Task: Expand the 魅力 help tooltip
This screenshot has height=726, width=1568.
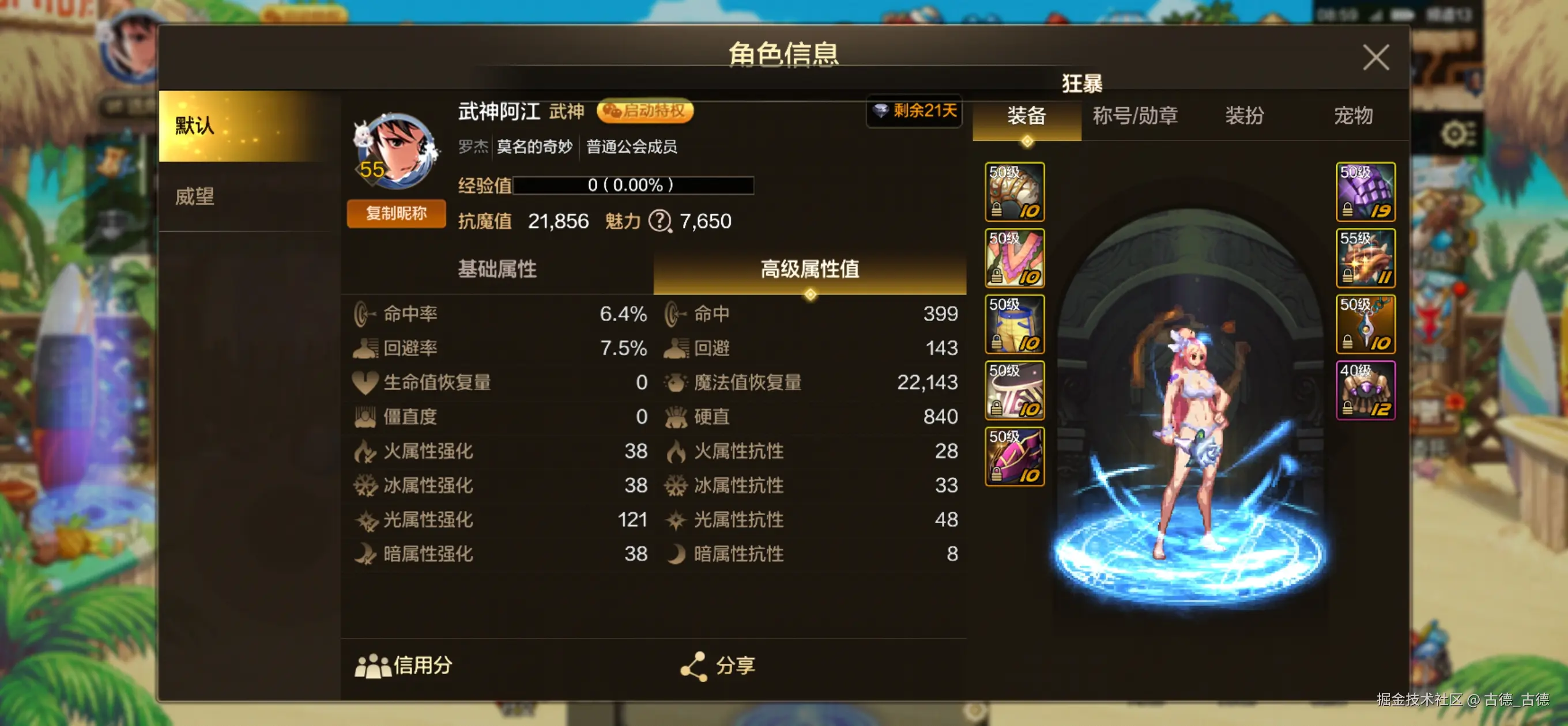Action: [x=662, y=221]
